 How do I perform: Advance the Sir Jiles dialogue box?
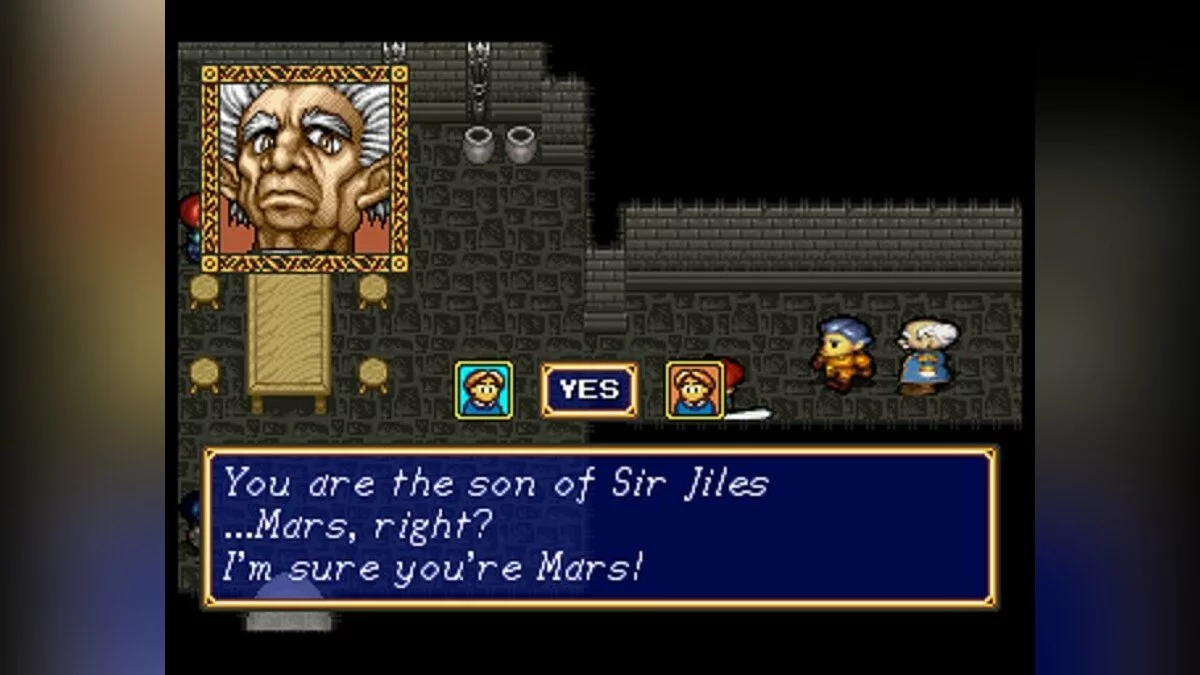coord(600,527)
